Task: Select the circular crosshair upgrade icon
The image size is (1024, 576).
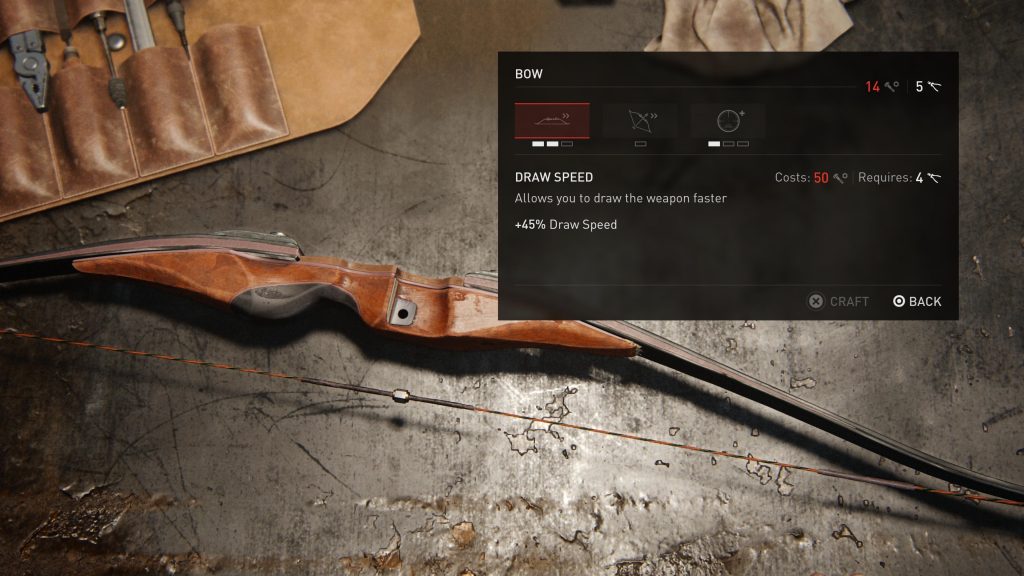Action: click(728, 121)
